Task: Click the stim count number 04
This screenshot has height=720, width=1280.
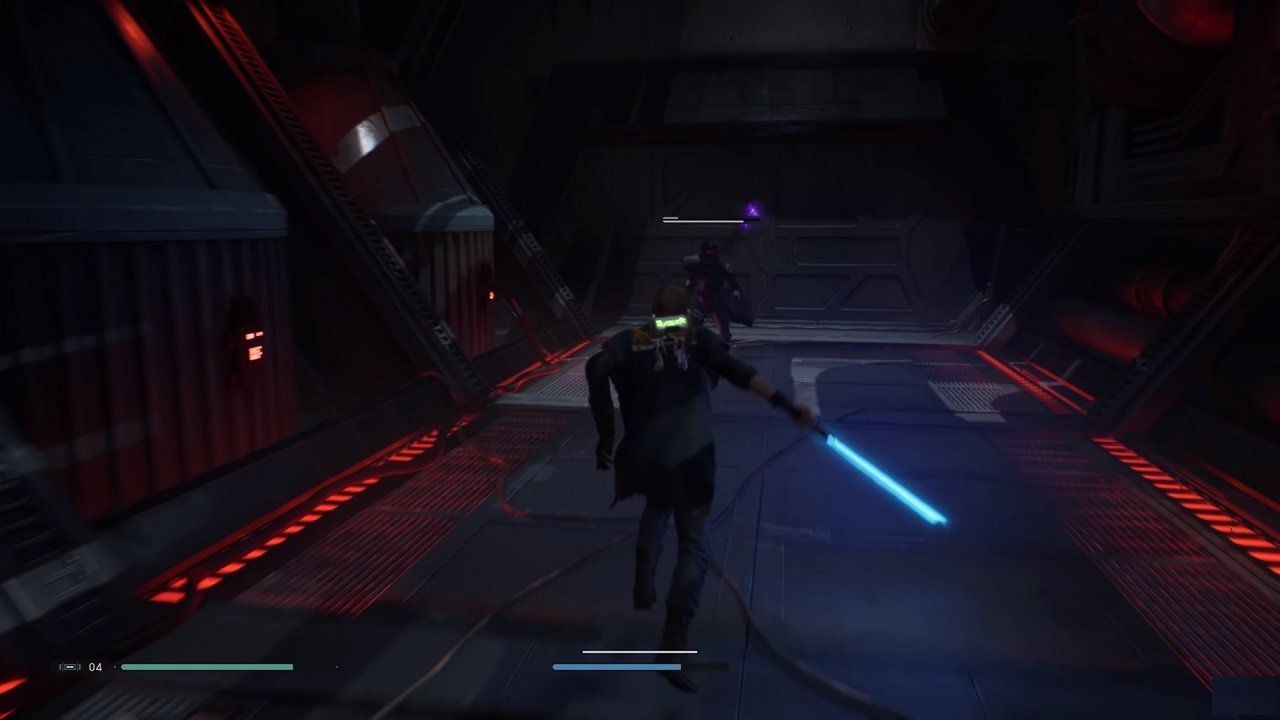Action: click(x=96, y=666)
